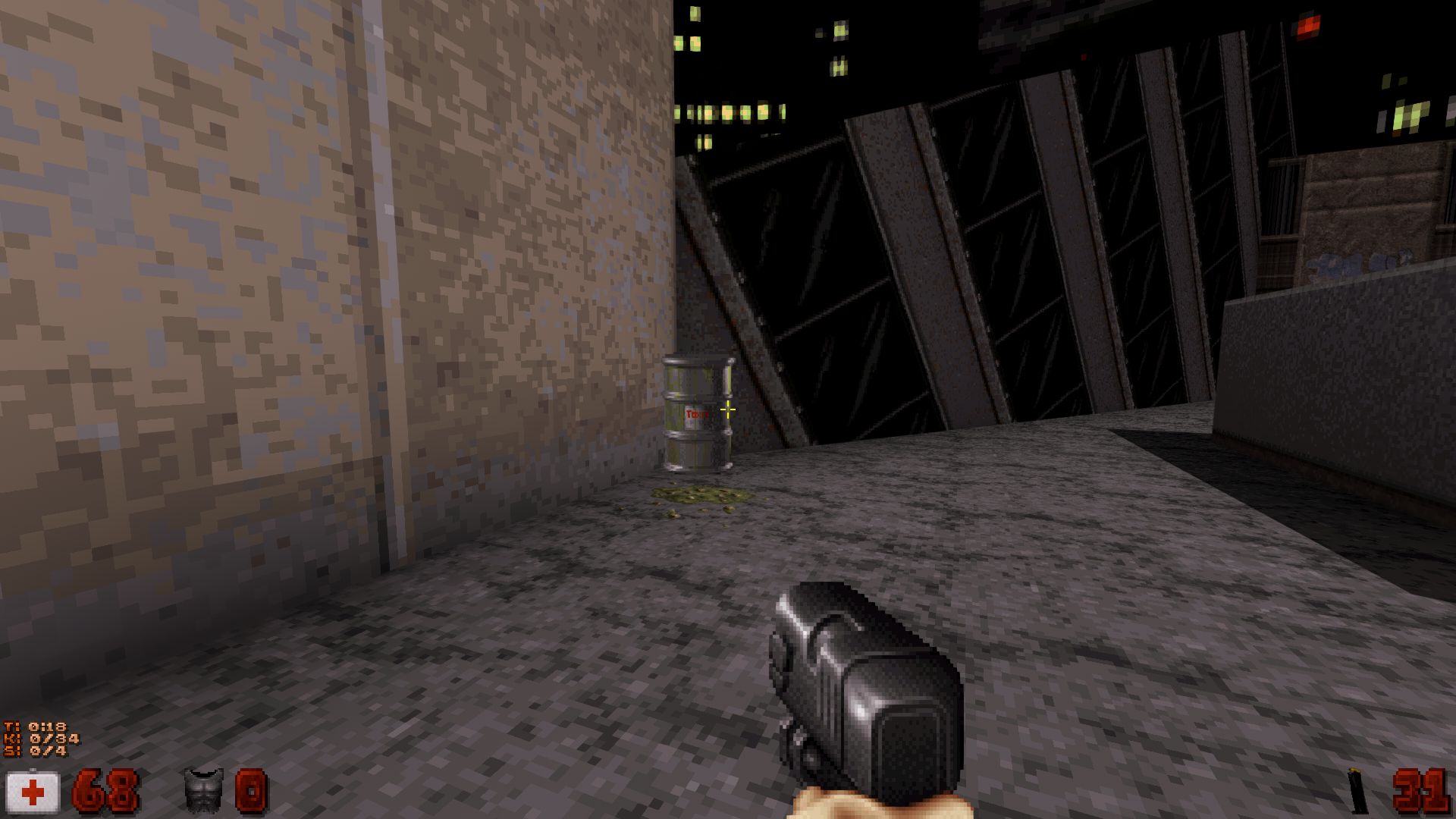This screenshot has height=819, width=1456.
Task: Click the yellow crosshair at screen center
Action: click(x=728, y=409)
